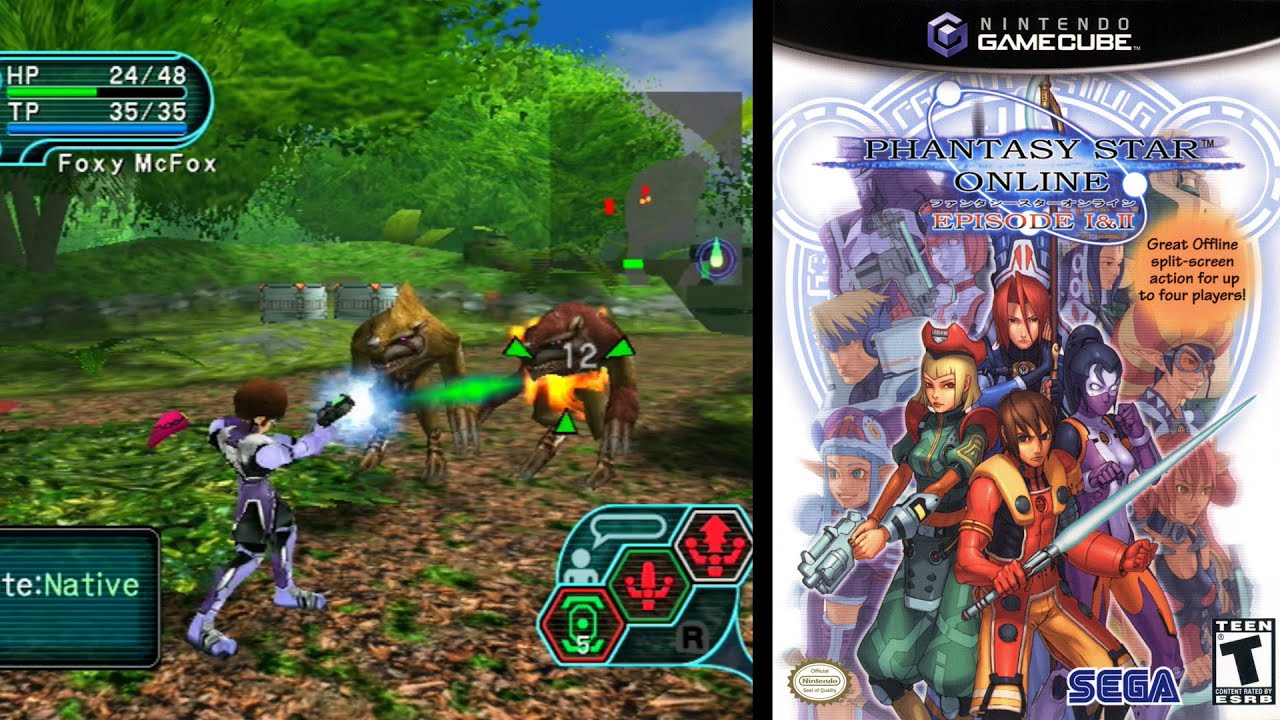The height and width of the screenshot is (720, 1280).
Task: Click the hard attack arrow hexagon
Action: pos(712,547)
